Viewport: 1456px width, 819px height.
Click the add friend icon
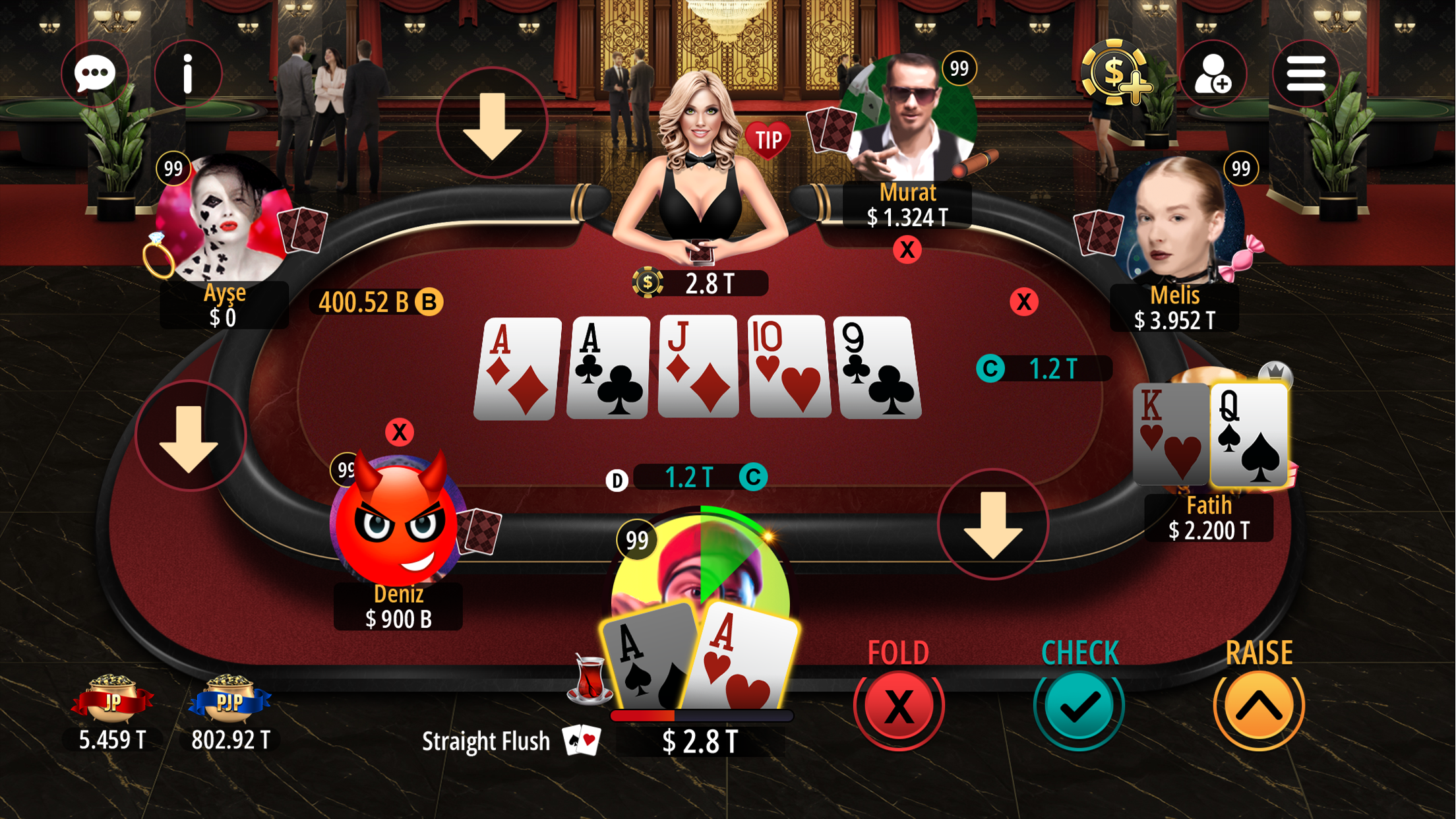pos(1213,73)
